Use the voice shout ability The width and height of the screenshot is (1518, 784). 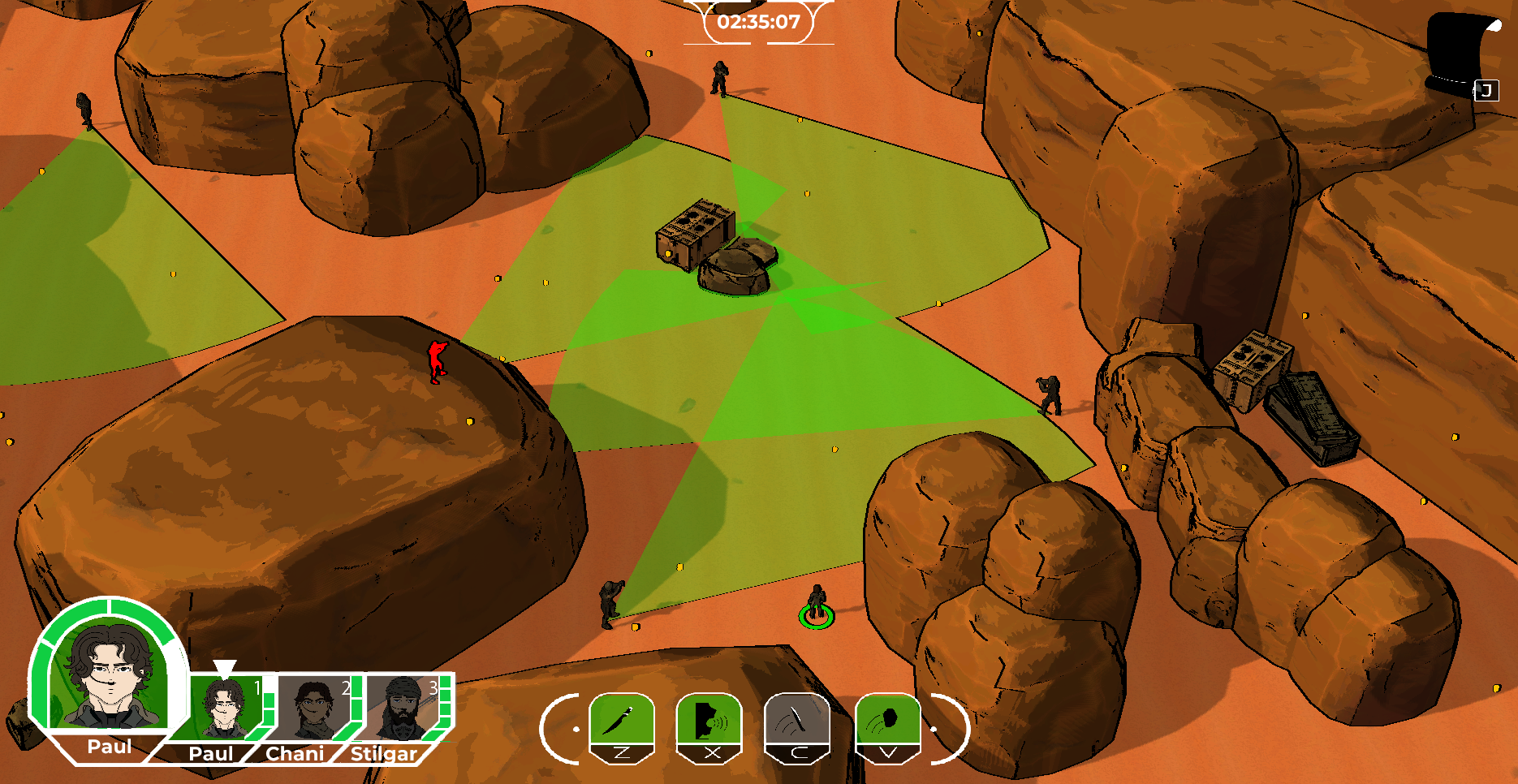[709, 720]
